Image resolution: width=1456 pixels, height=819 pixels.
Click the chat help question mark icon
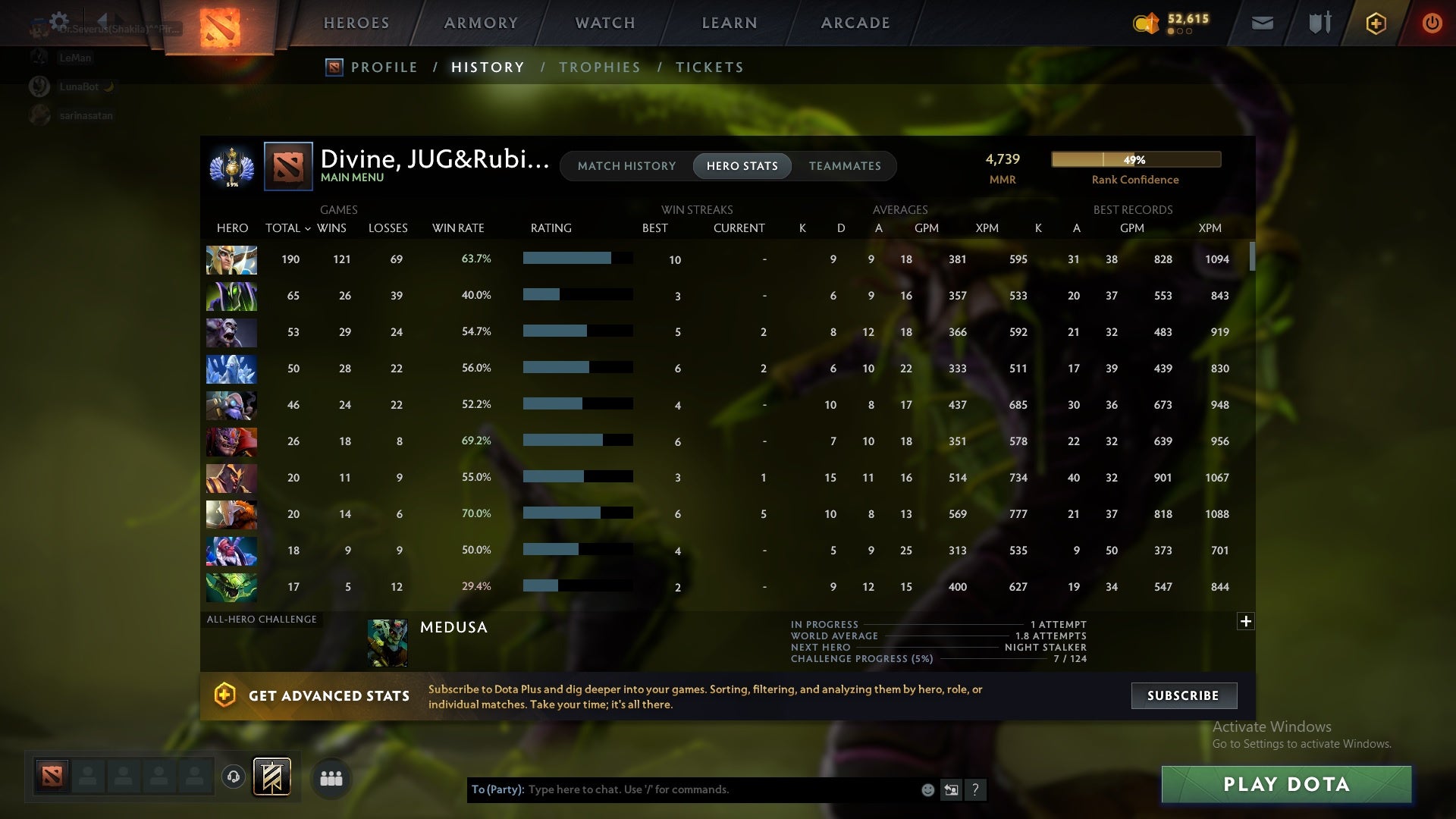976,789
